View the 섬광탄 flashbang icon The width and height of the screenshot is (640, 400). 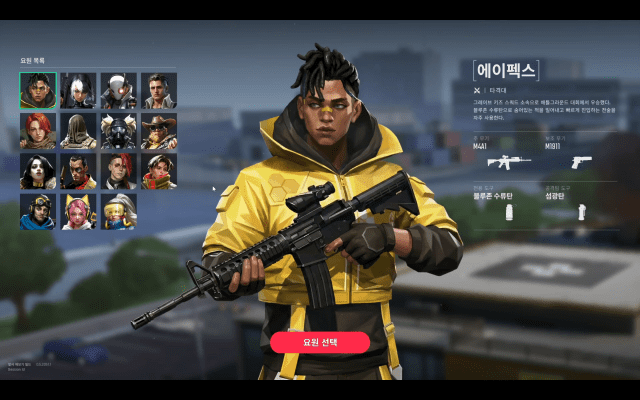click(581, 213)
